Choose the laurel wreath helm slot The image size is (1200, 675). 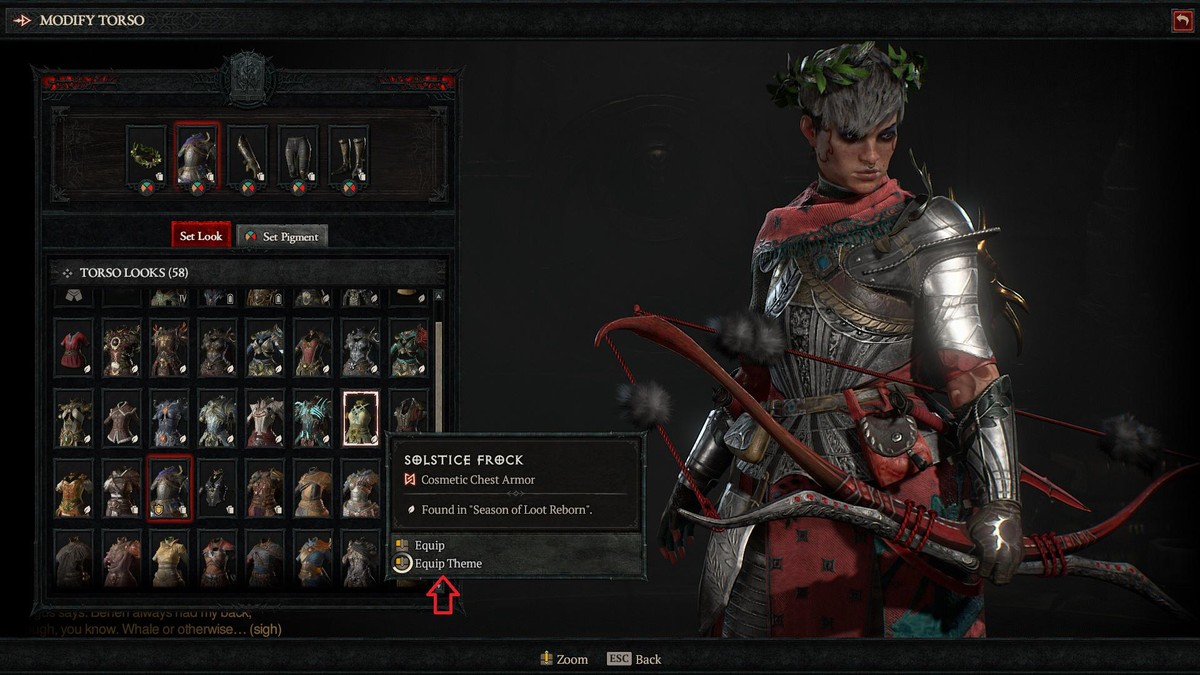pos(146,155)
